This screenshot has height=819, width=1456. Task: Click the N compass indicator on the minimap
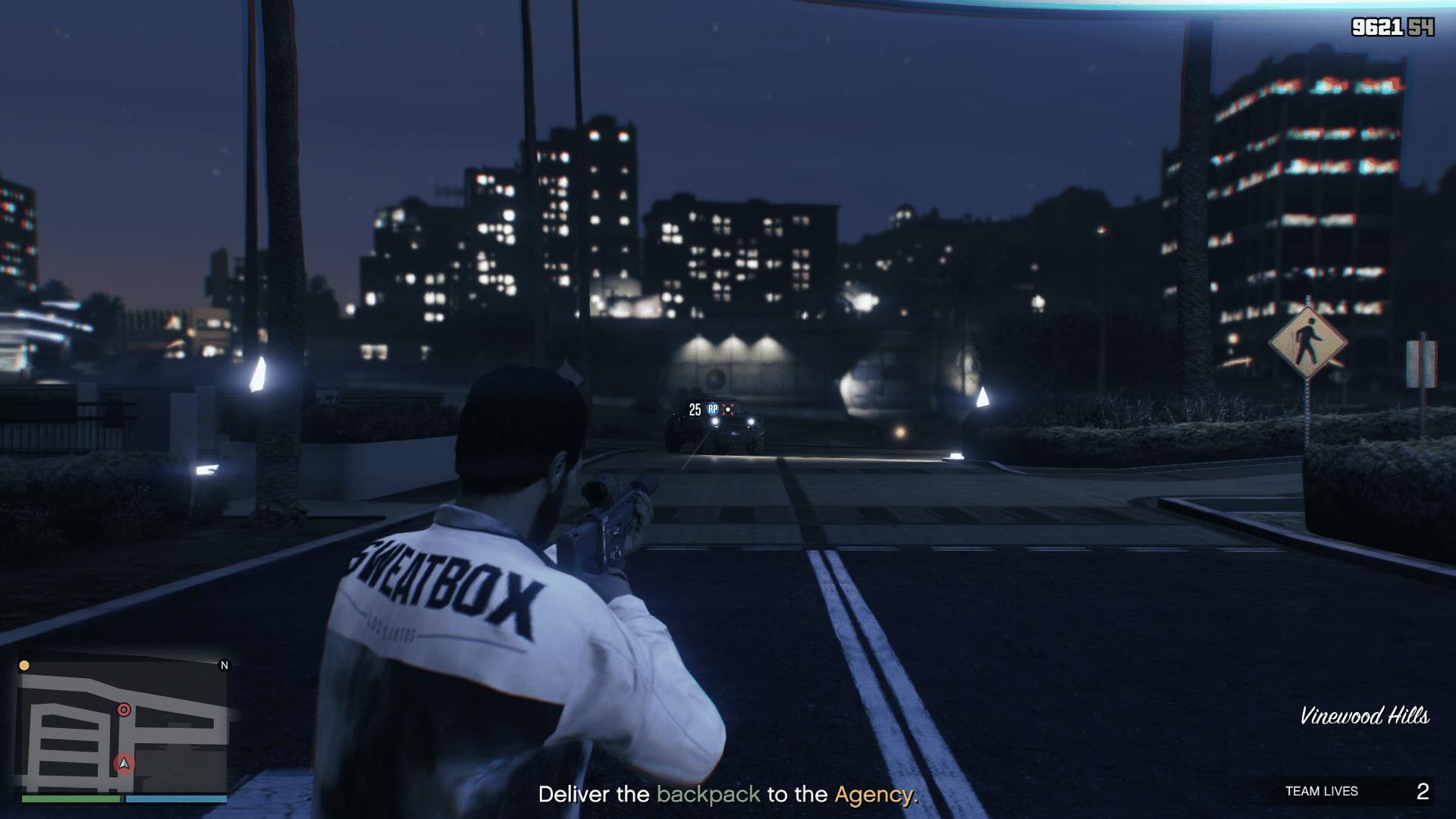coord(224,666)
